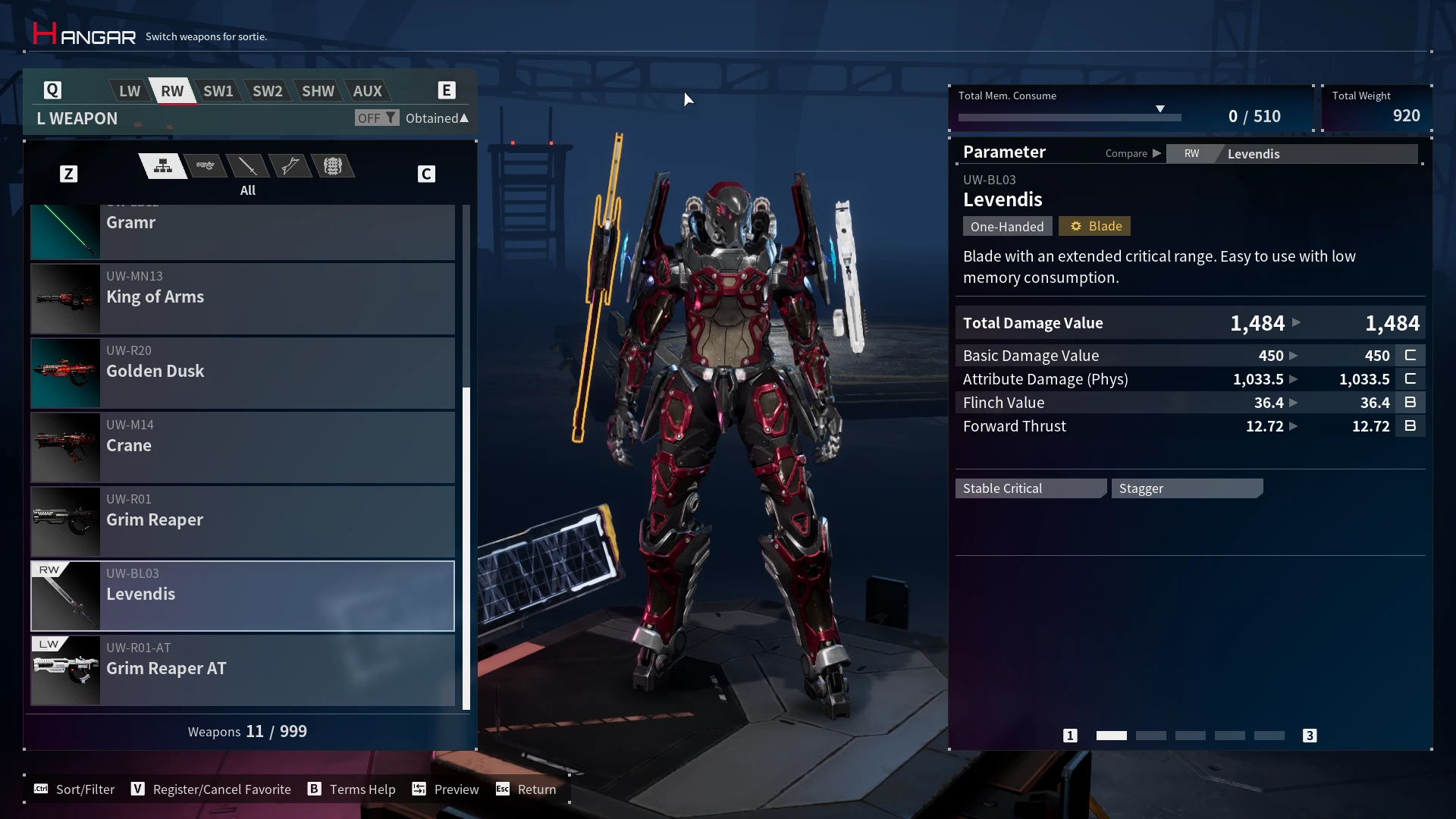The width and height of the screenshot is (1456, 819).
Task: Filter list by blade category icon
Action: [248, 166]
